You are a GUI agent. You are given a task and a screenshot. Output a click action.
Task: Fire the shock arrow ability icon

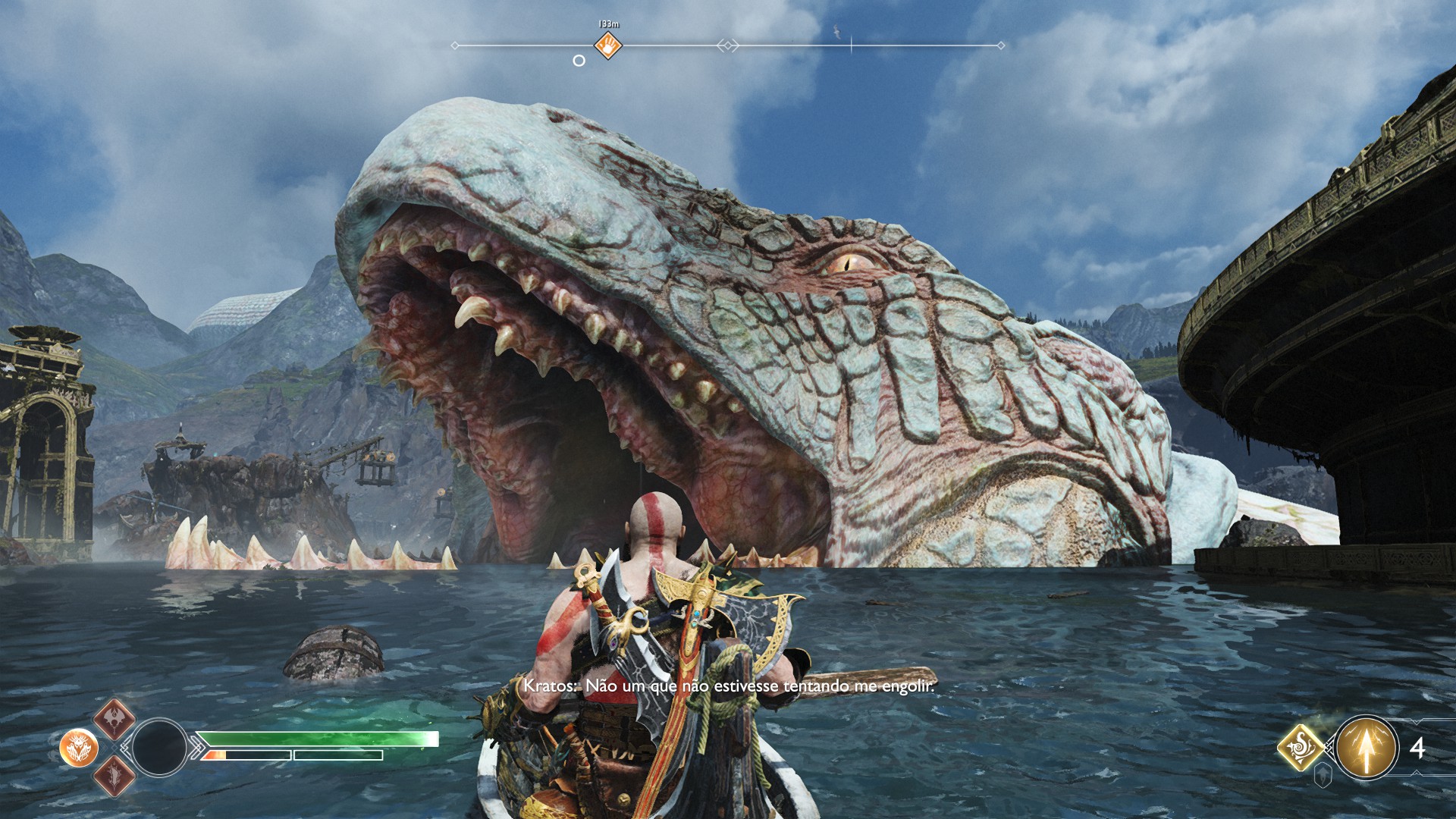click(1367, 748)
